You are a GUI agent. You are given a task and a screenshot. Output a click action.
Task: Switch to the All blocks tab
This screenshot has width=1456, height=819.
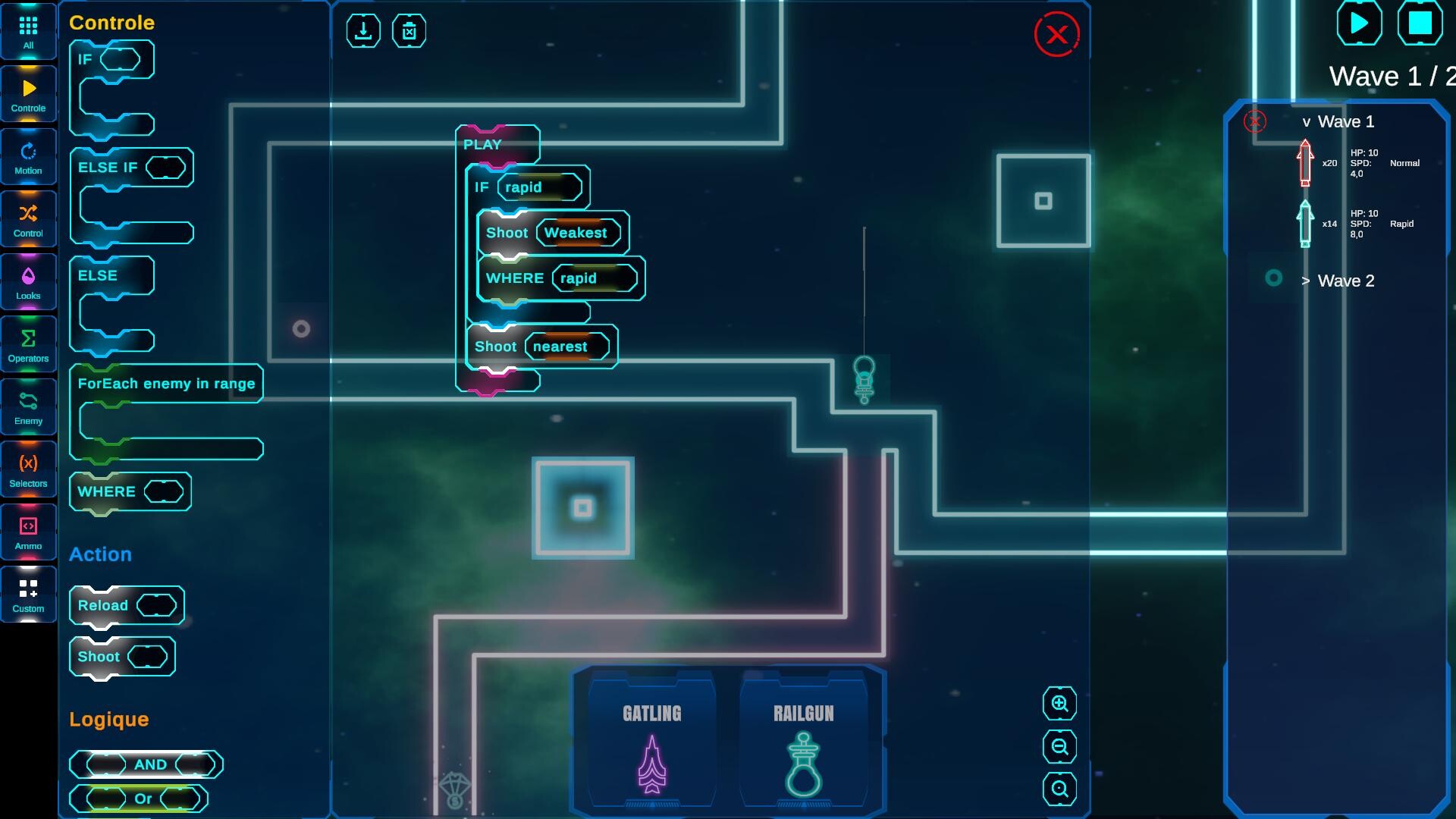[28, 30]
